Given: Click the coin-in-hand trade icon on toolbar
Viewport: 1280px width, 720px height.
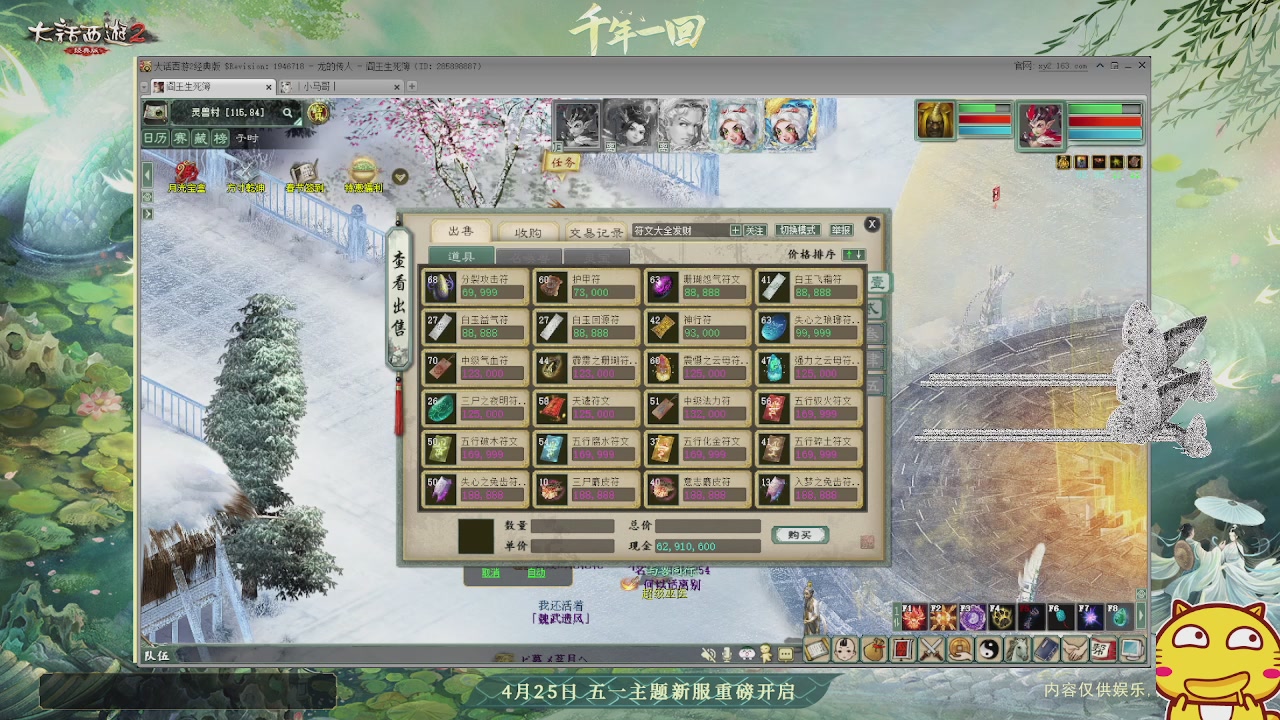Looking at the screenshot, I should point(958,650).
